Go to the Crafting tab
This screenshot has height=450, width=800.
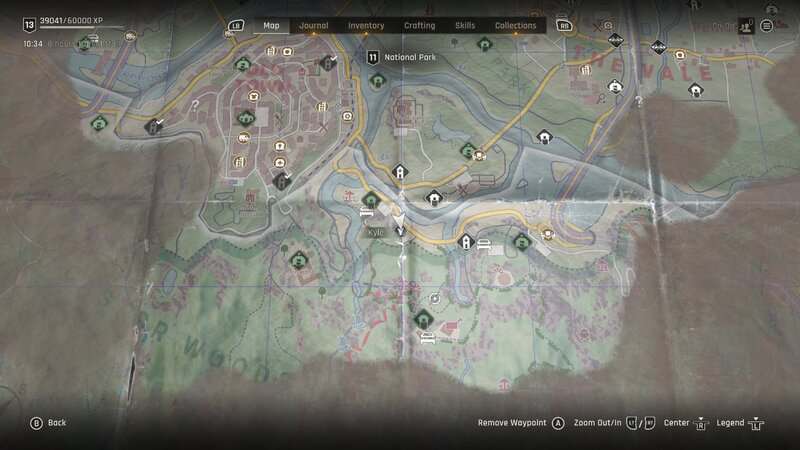(419, 26)
